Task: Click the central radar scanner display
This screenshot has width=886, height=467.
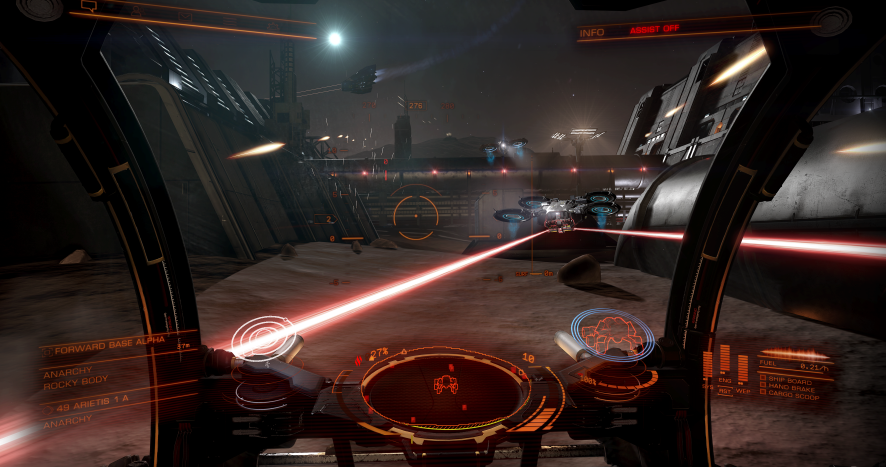Action: (445, 383)
